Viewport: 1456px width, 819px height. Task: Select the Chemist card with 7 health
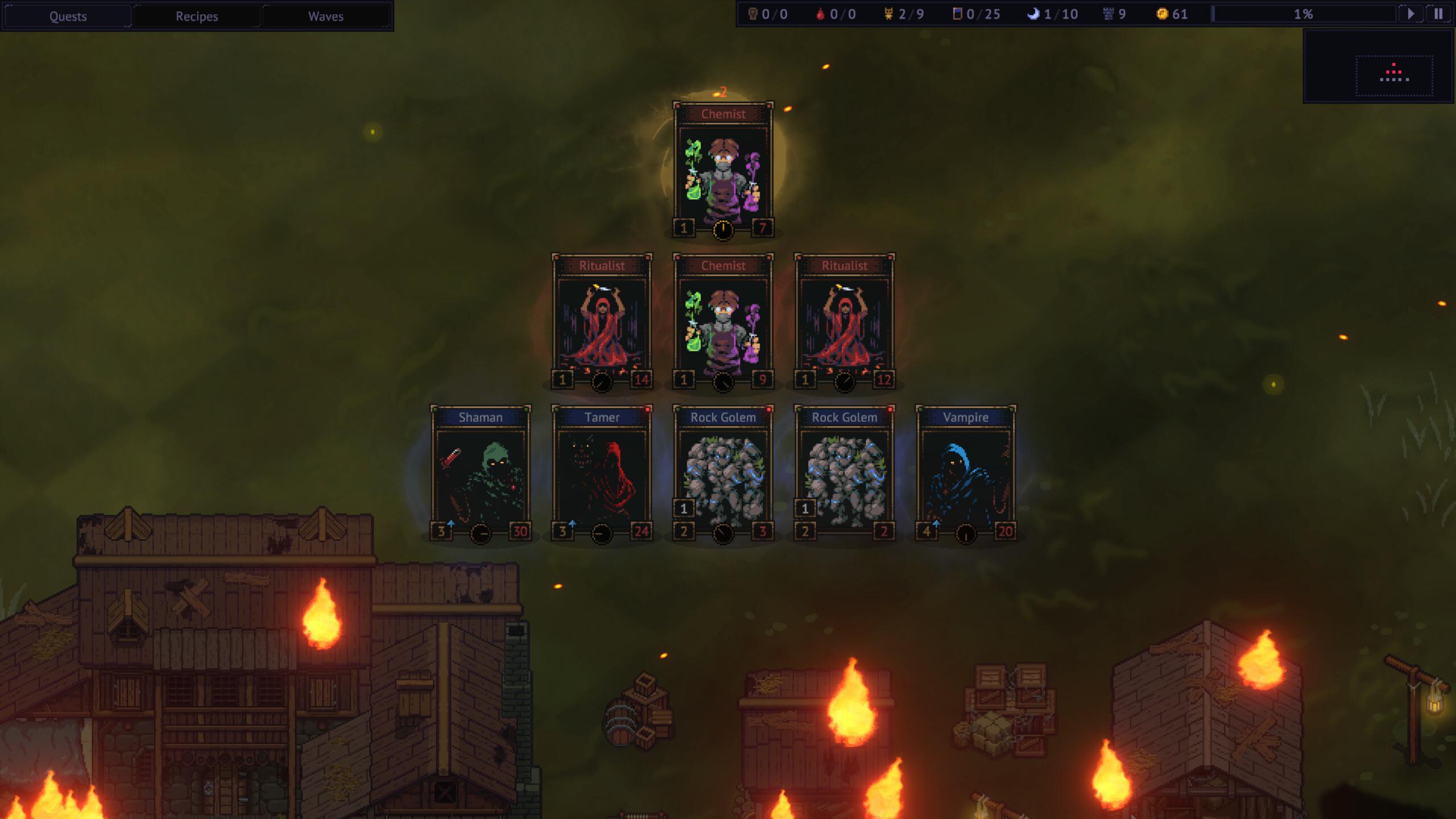pyautogui.click(x=723, y=171)
